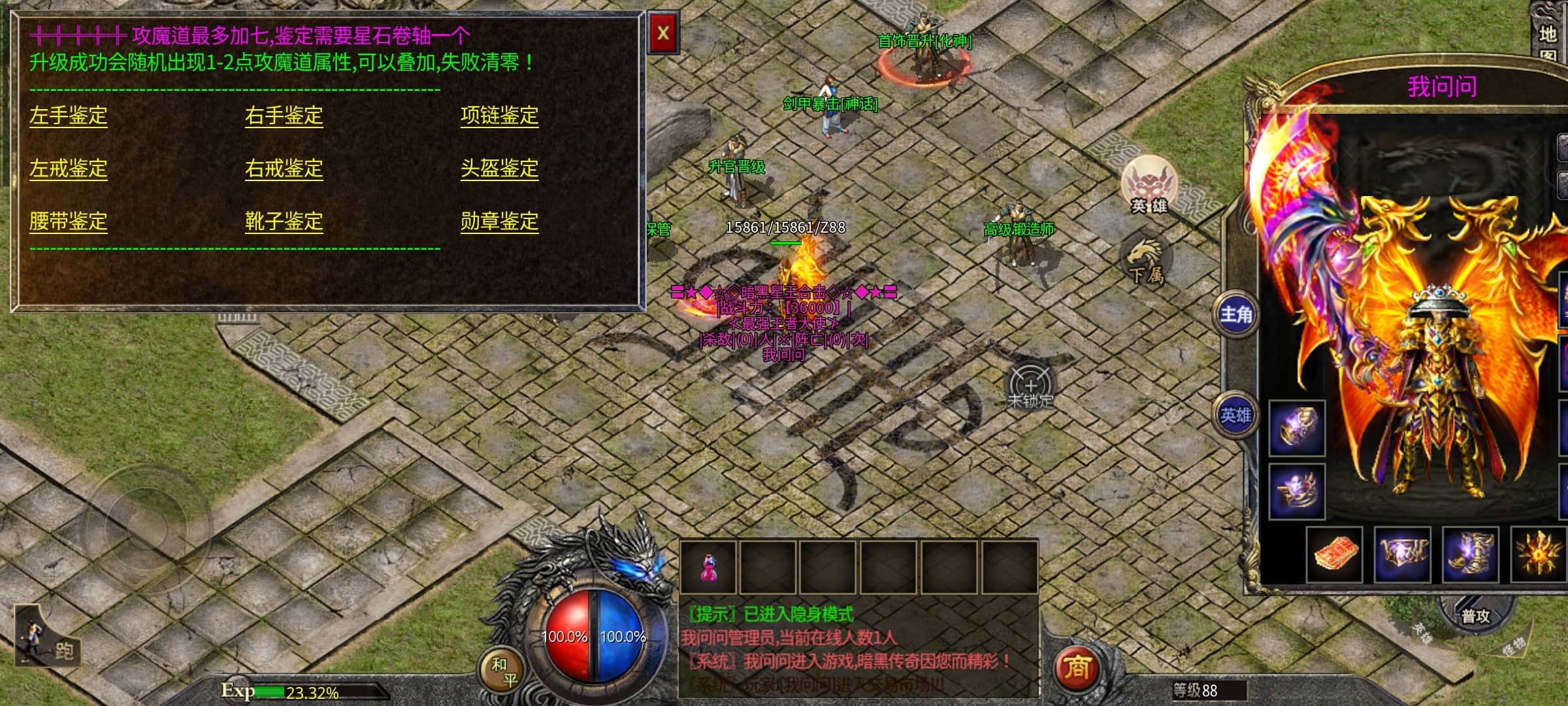Pick 头盔鉴定 helmet appraisal
This screenshot has height=706, width=1568.
tap(499, 169)
